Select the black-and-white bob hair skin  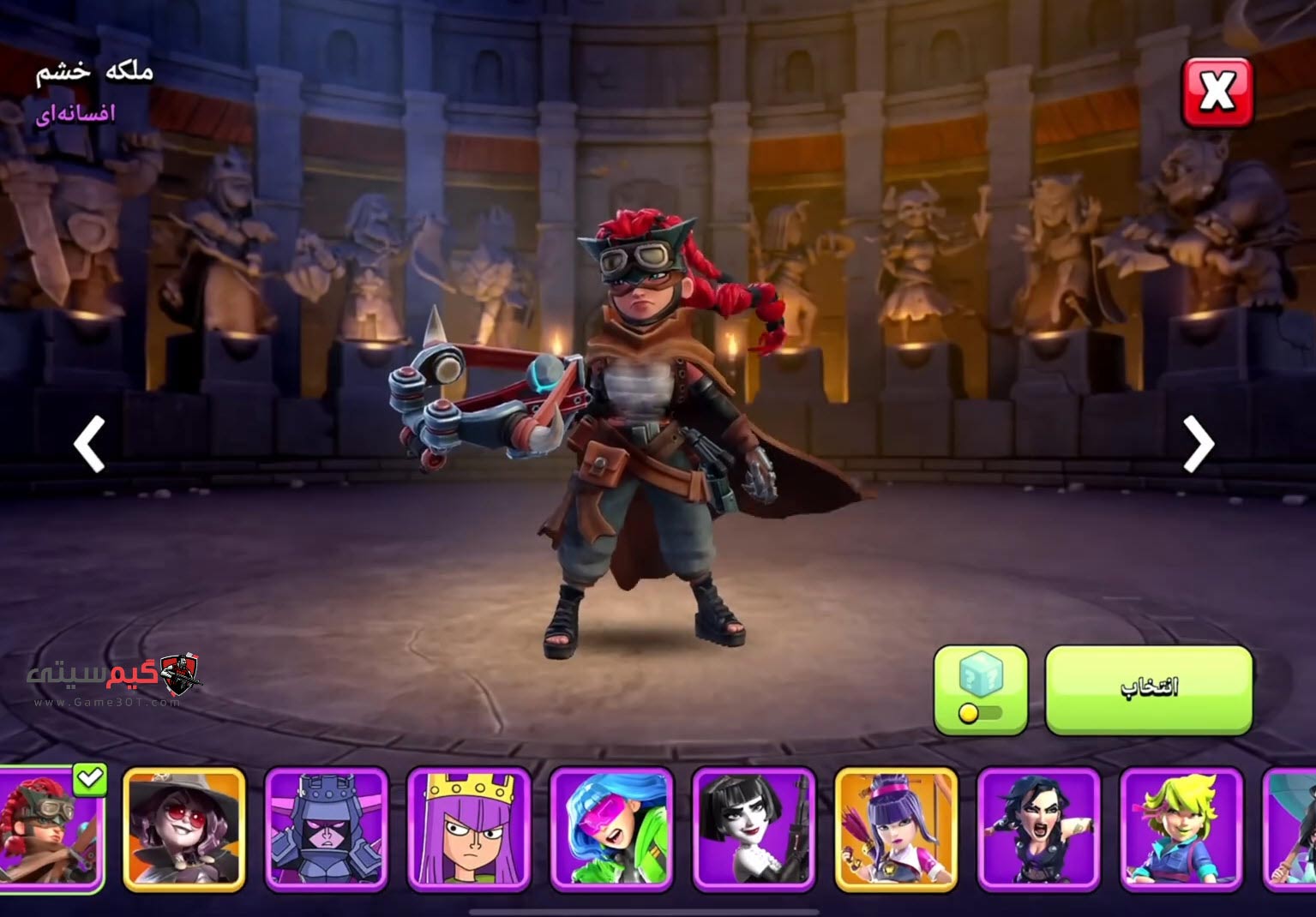[754, 828]
